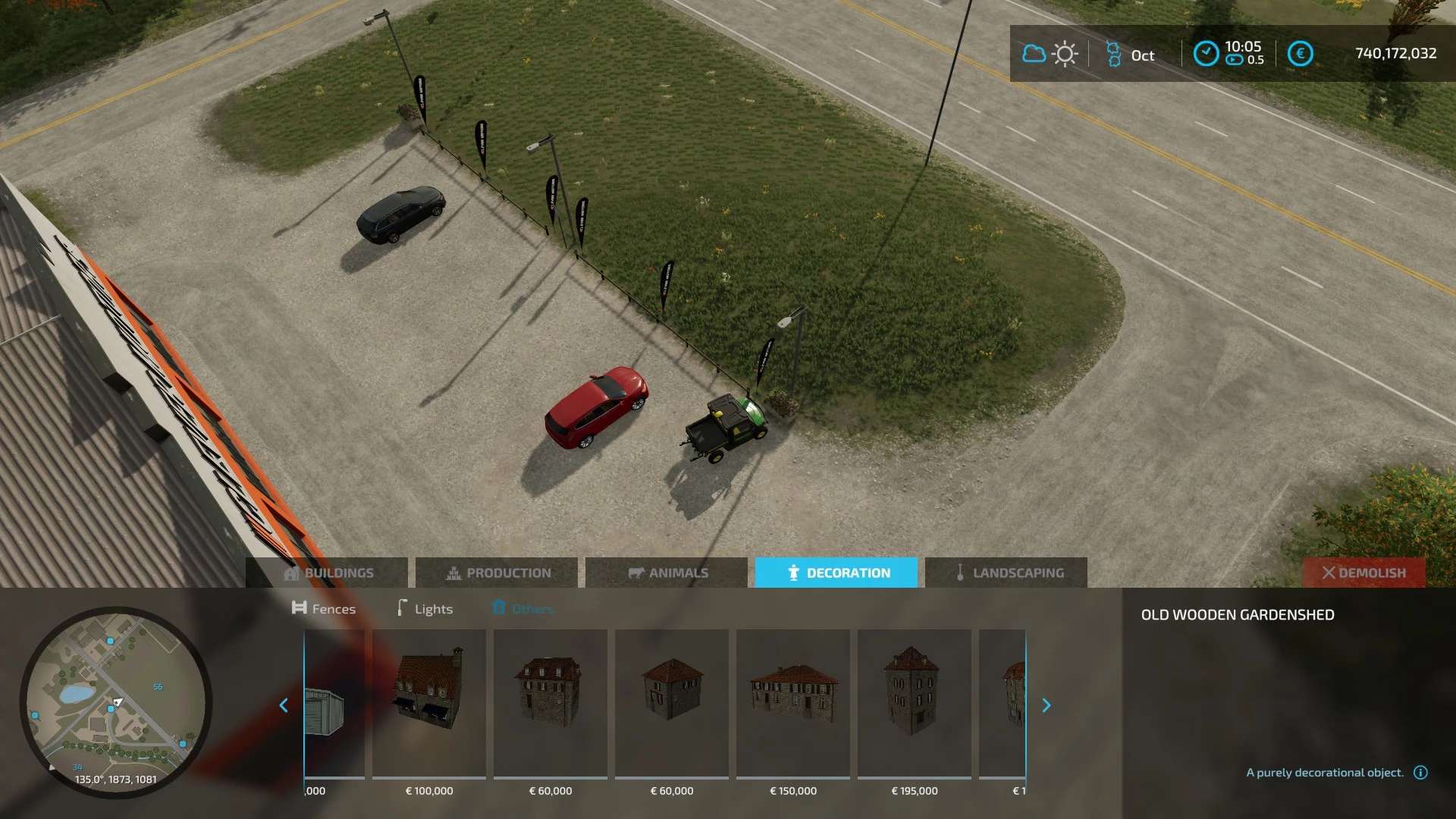Select the Others subcategory
The width and height of the screenshot is (1456, 819).
523,608
